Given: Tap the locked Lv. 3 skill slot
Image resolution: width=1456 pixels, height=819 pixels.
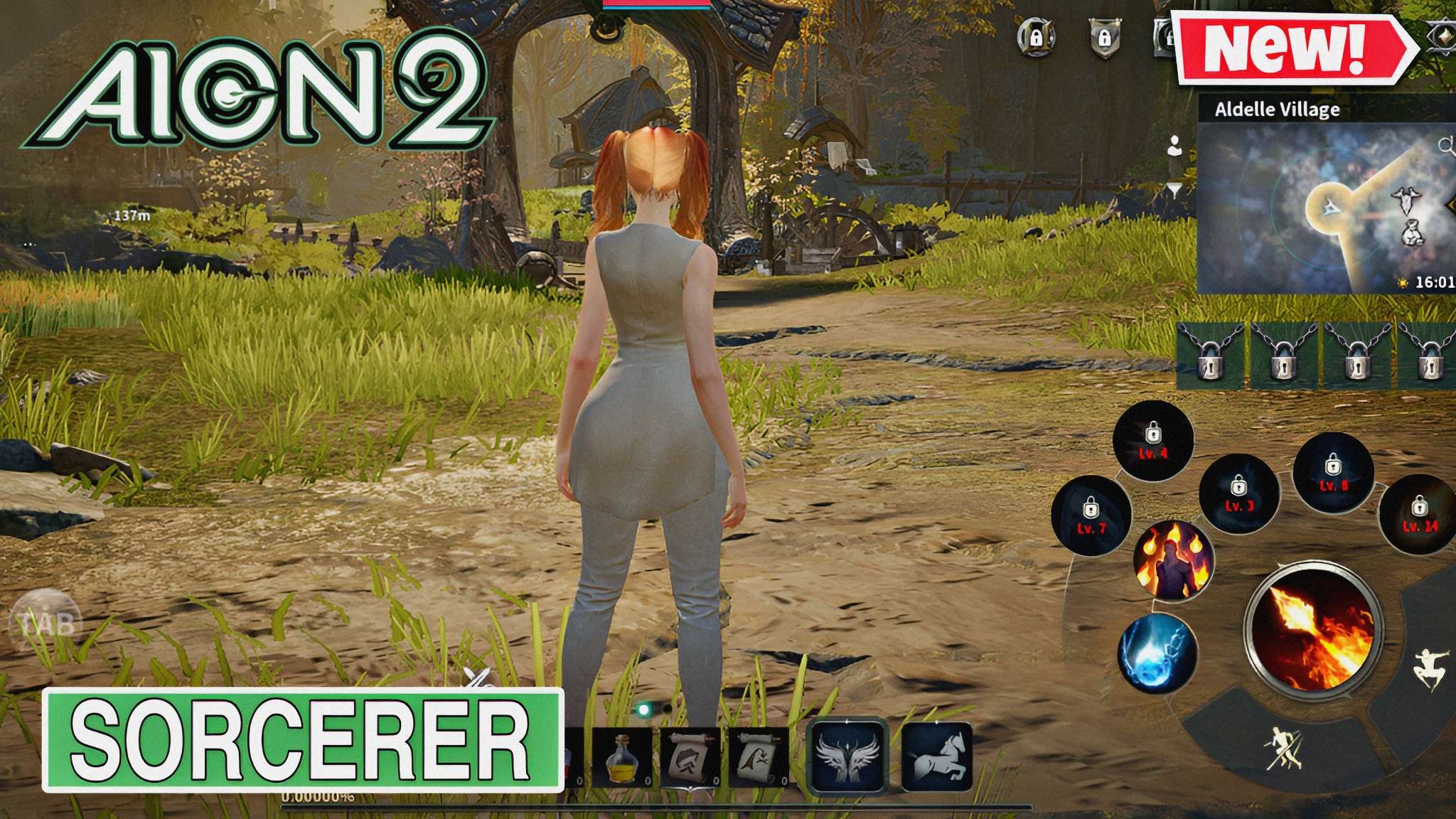Looking at the screenshot, I should coord(1238,494).
